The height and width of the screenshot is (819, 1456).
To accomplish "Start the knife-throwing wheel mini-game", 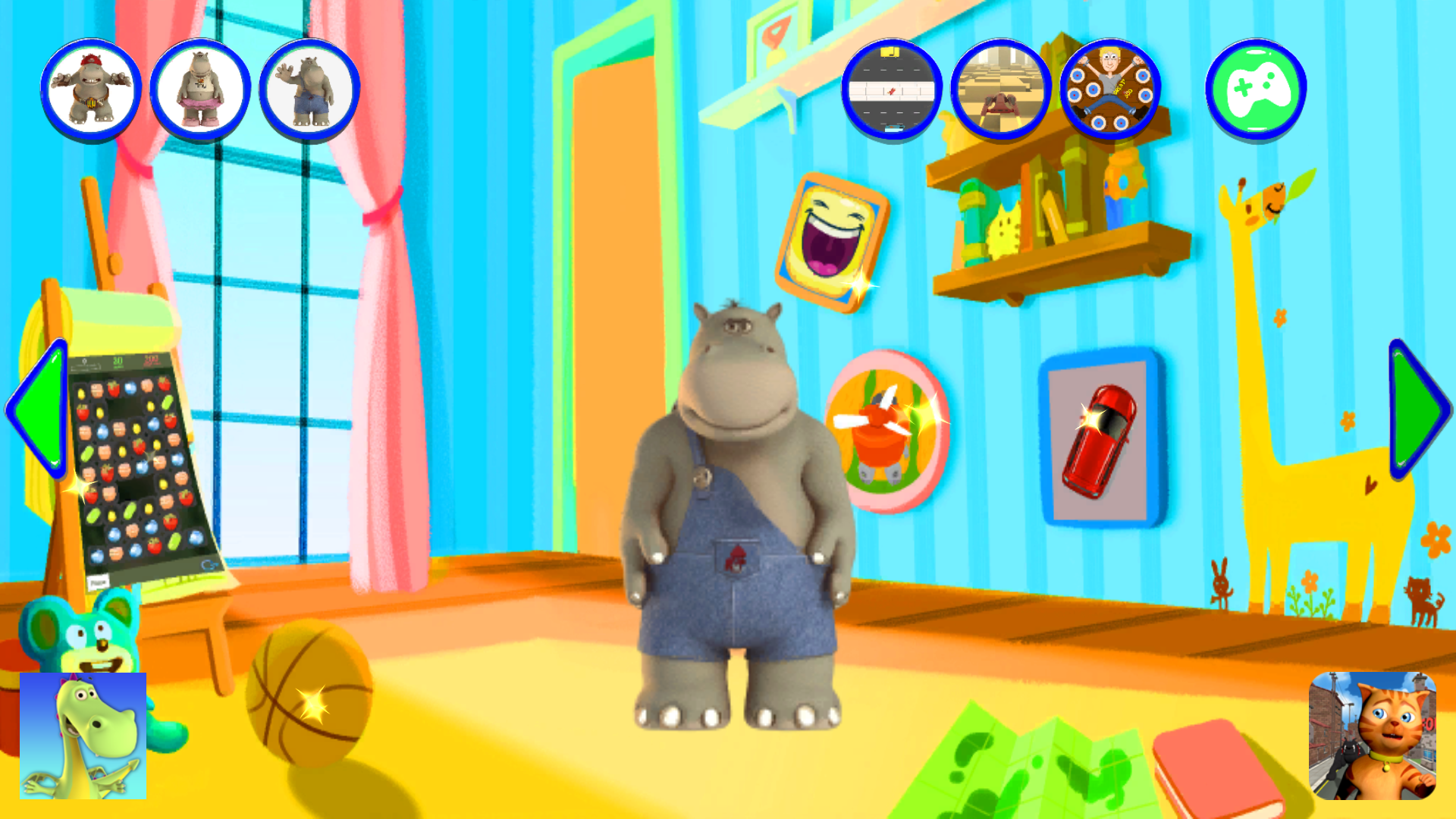I will point(1109,88).
